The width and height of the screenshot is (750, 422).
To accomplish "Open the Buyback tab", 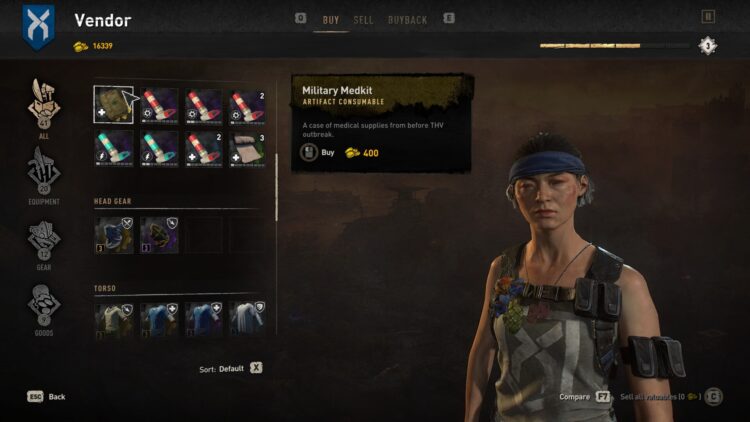I will [407, 20].
